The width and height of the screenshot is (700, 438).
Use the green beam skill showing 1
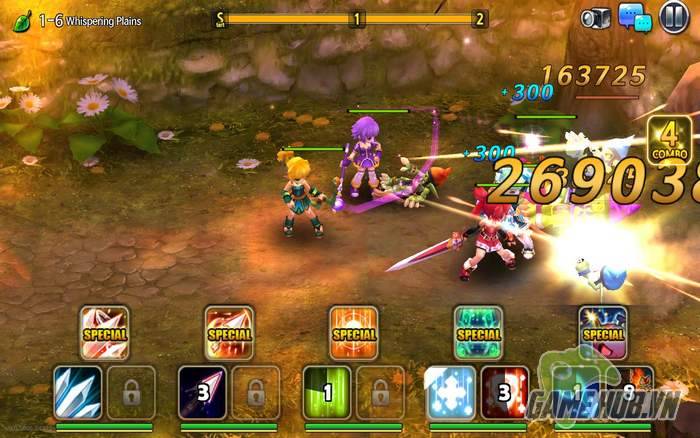327,392
